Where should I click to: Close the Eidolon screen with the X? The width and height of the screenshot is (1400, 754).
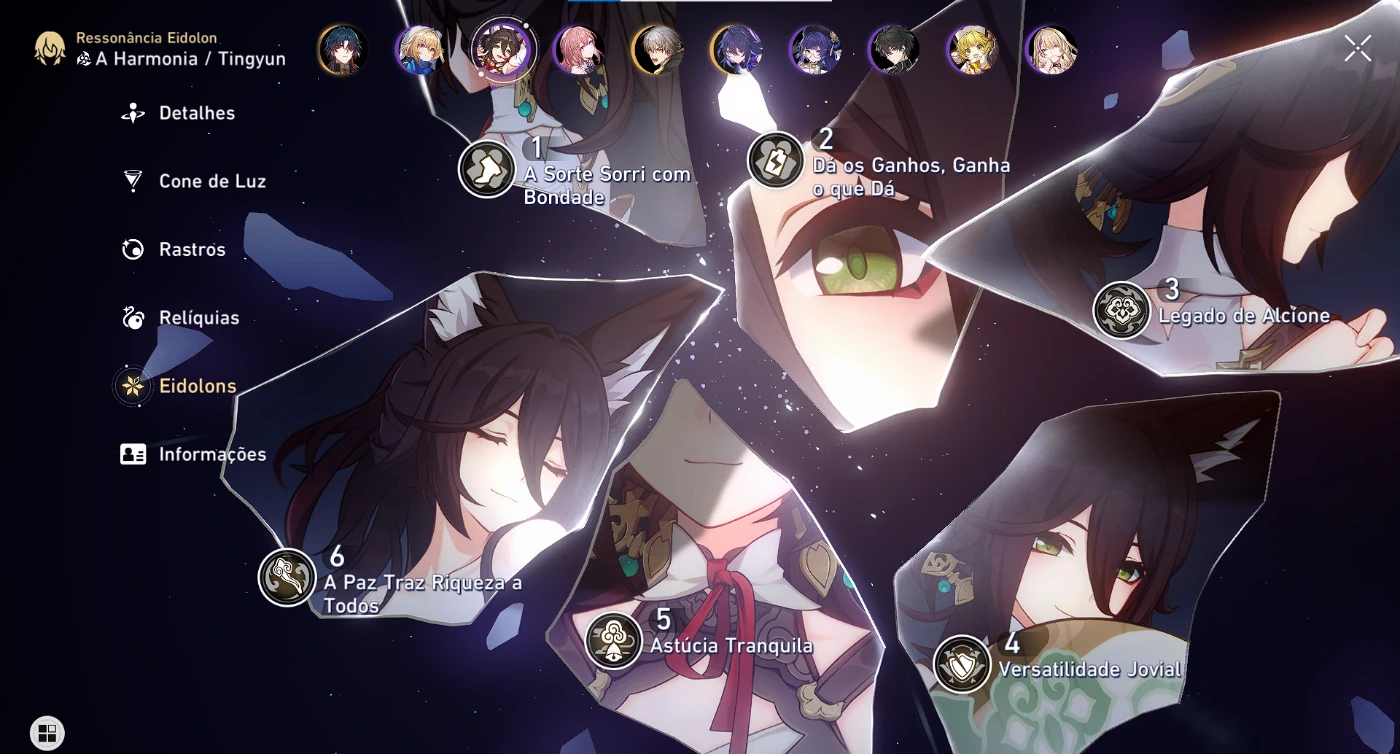(1357, 47)
